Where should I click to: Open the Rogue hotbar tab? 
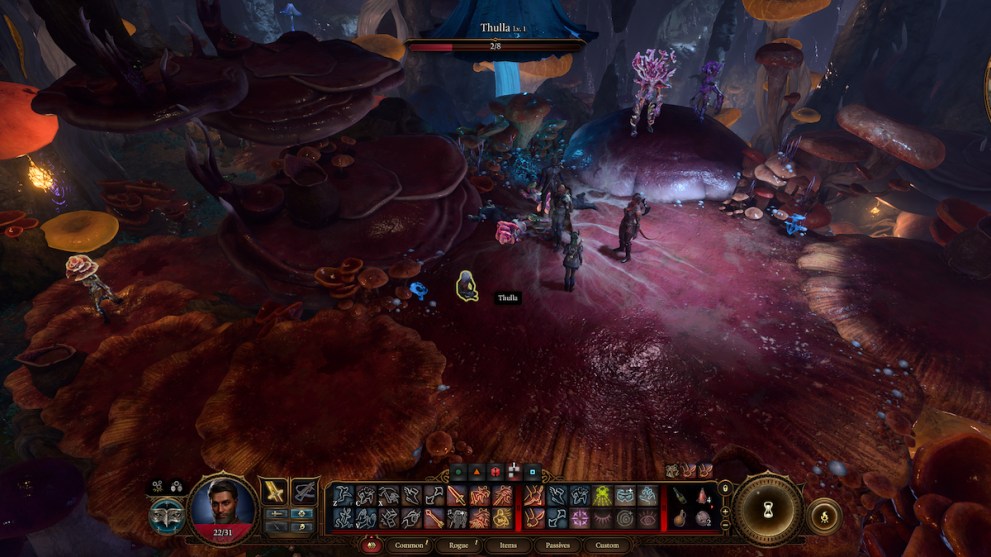click(458, 546)
